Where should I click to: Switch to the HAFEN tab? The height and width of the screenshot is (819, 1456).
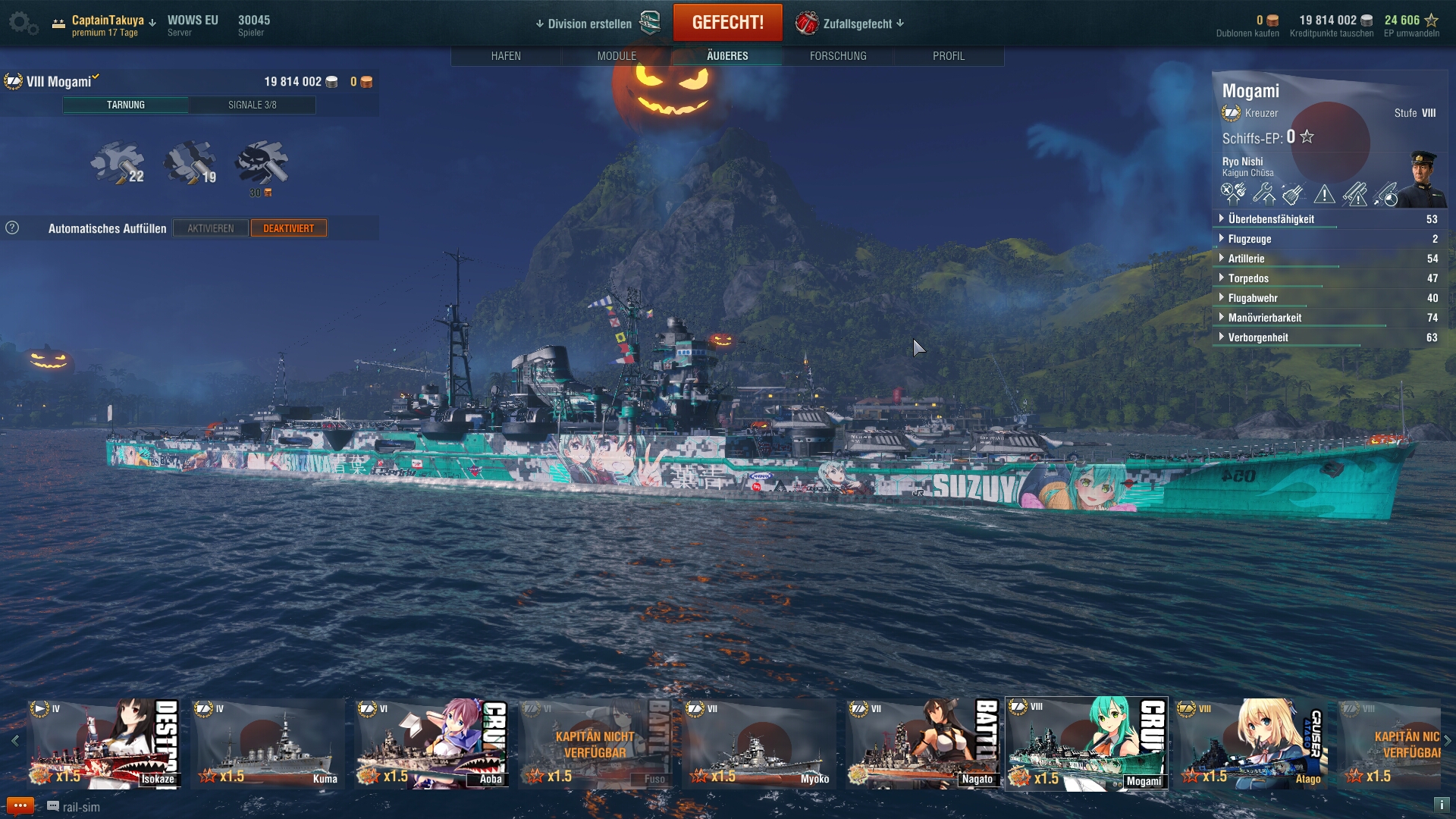click(506, 56)
